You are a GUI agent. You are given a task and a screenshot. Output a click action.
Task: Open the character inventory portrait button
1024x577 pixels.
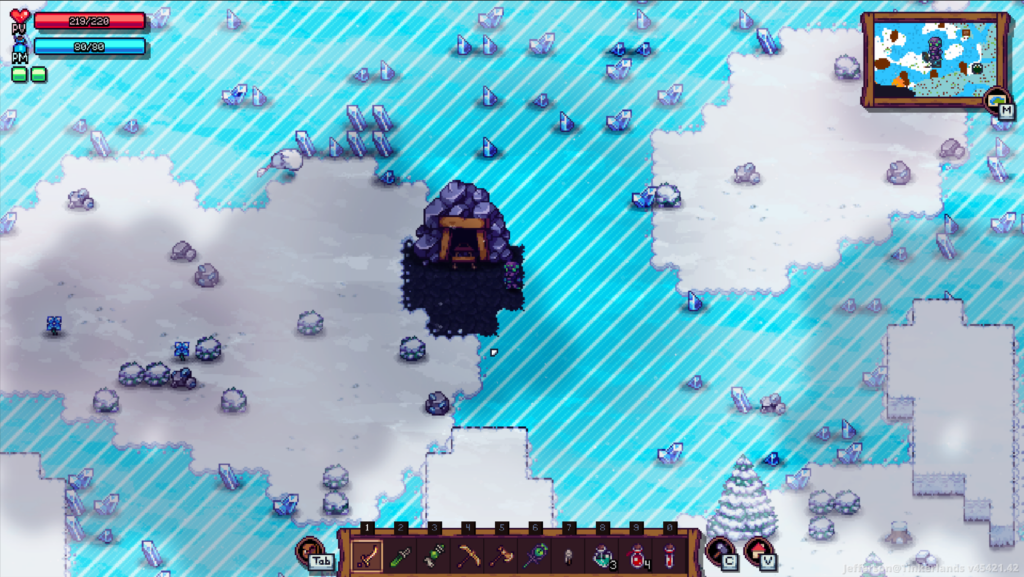[310, 550]
